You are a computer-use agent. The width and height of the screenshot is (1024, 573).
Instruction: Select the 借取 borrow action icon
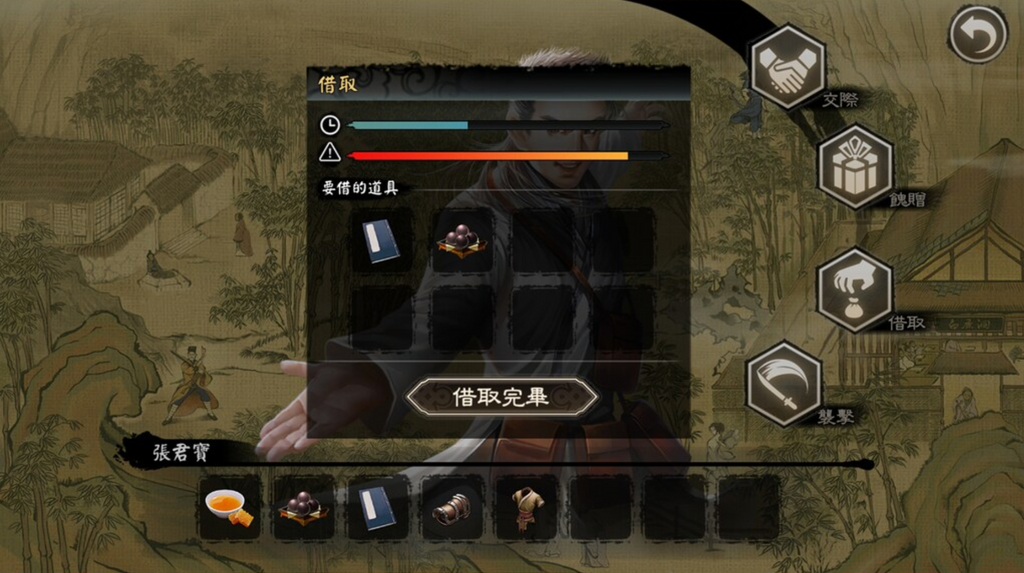(854, 290)
